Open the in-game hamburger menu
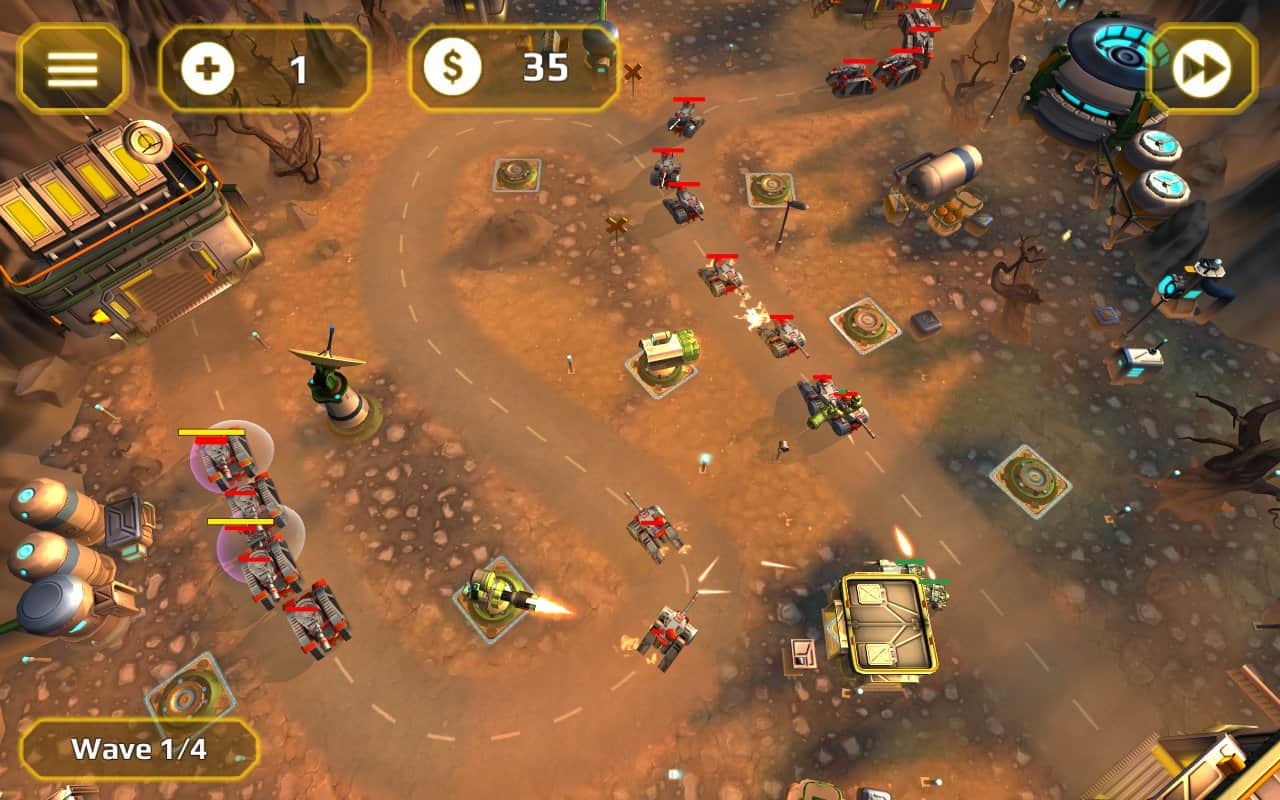The width and height of the screenshot is (1280, 800). coord(70,69)
